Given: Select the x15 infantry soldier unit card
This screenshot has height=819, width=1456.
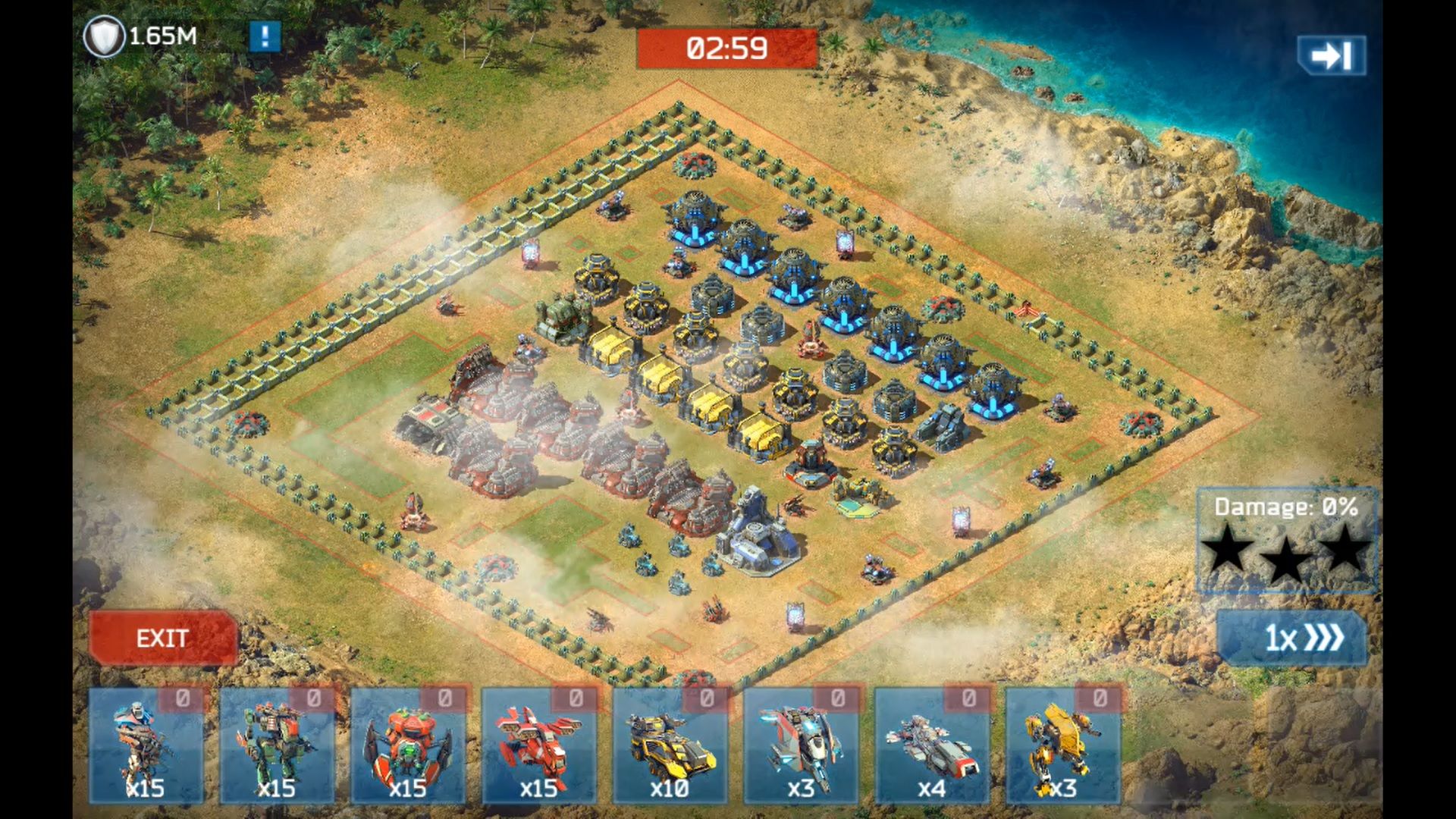Looking at the screenshot, I should coord(146,746).
